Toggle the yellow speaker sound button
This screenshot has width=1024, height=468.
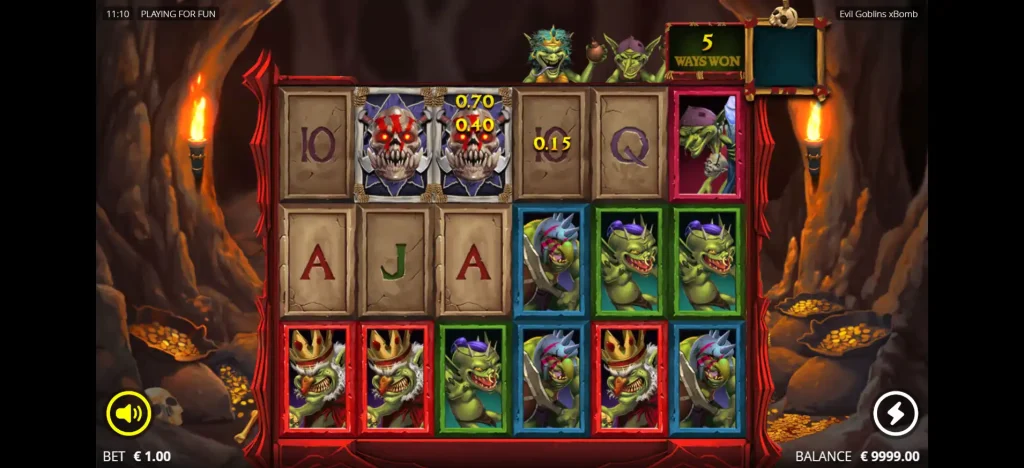(129, 412)
